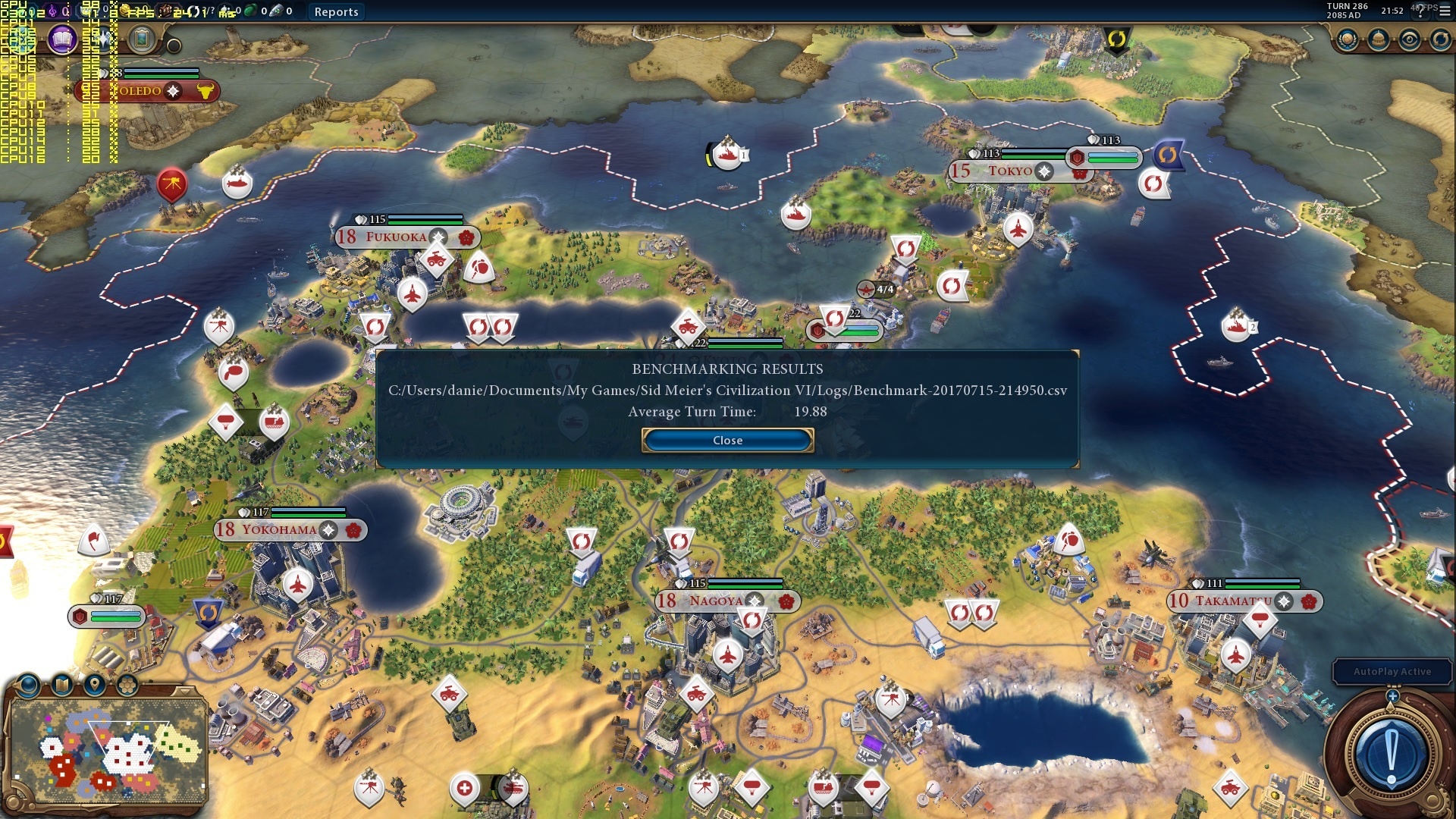
Task: Close the Benchmarking Results dialog
Action: [727, 441]
